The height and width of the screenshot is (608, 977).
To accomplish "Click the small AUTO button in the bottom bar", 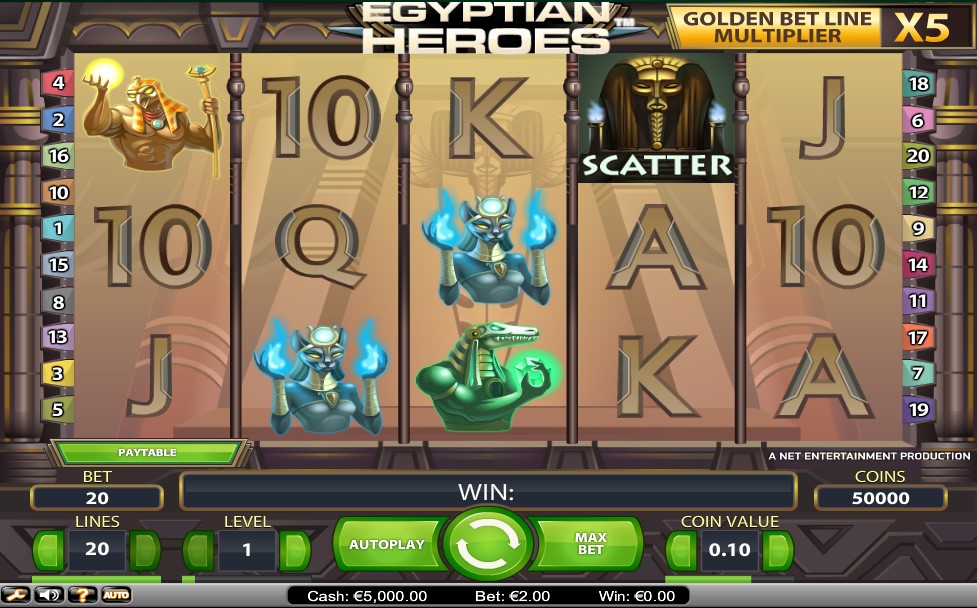I will [116, 595].
